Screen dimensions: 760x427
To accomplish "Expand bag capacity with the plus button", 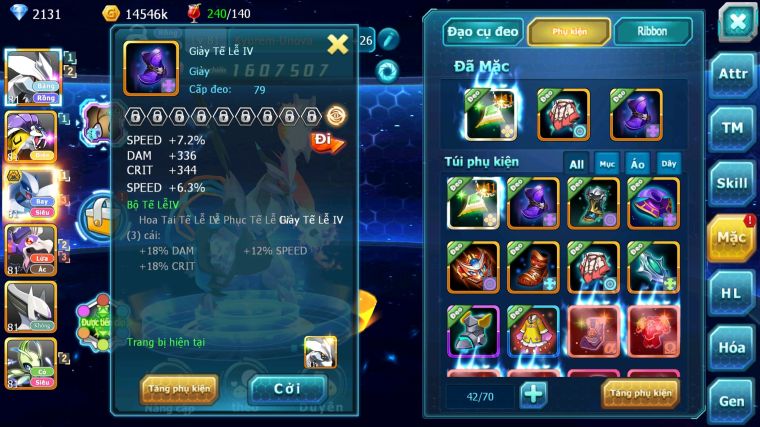I will point(534,394).
